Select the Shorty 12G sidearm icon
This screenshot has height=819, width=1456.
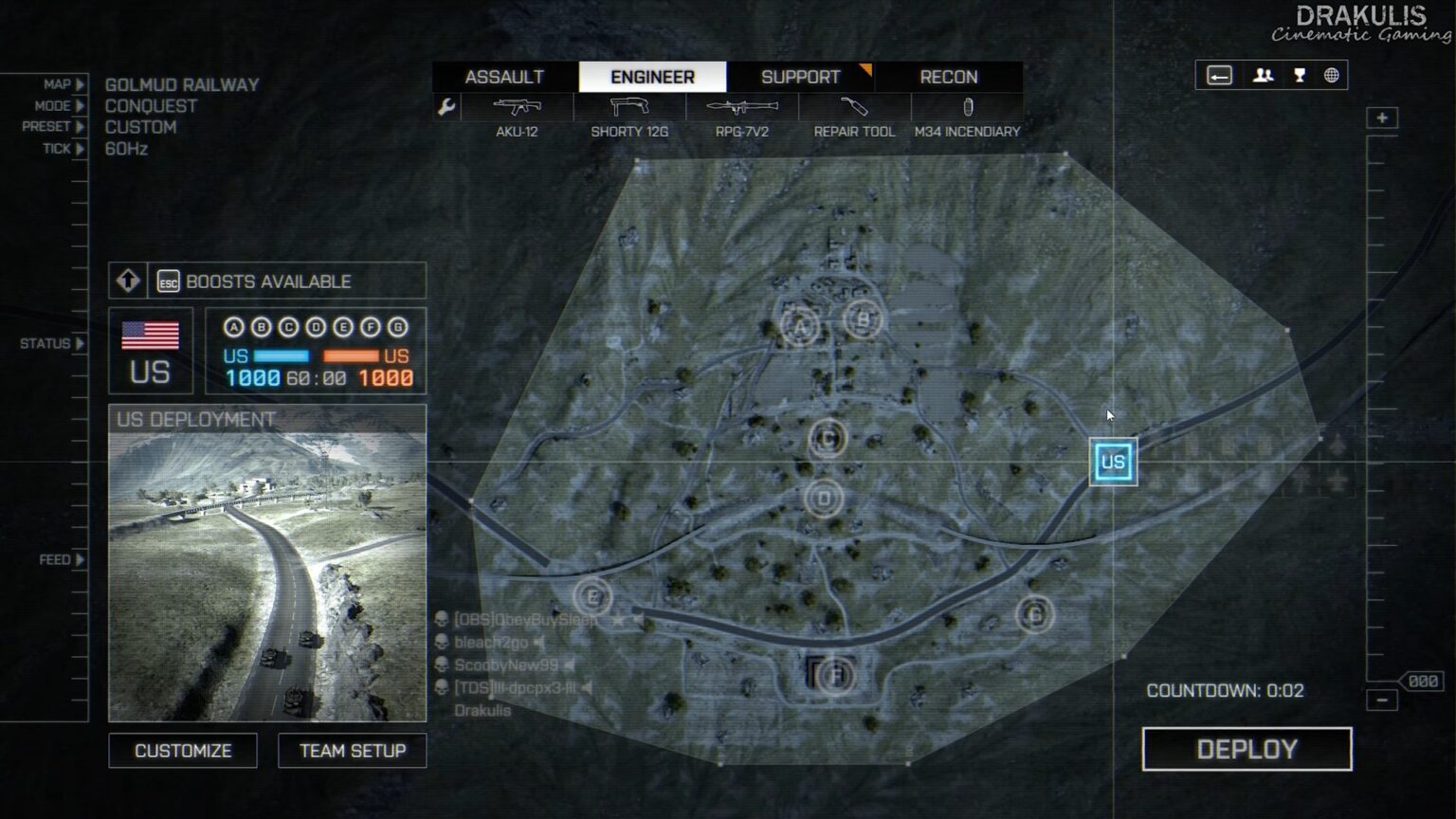click(628, 107)
